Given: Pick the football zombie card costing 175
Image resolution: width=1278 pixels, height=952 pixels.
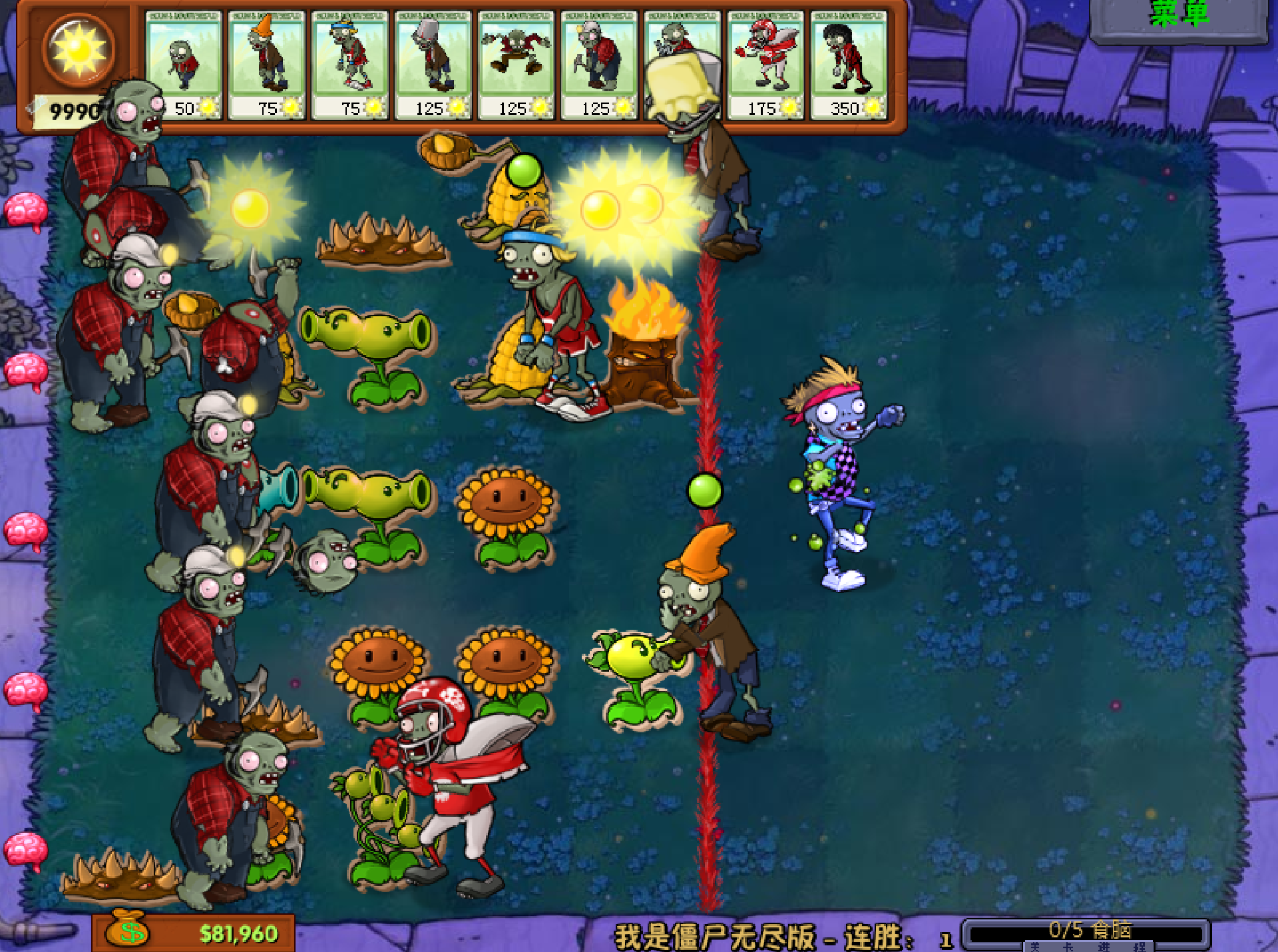Looking at the screenshot, I should click(765, 65).
